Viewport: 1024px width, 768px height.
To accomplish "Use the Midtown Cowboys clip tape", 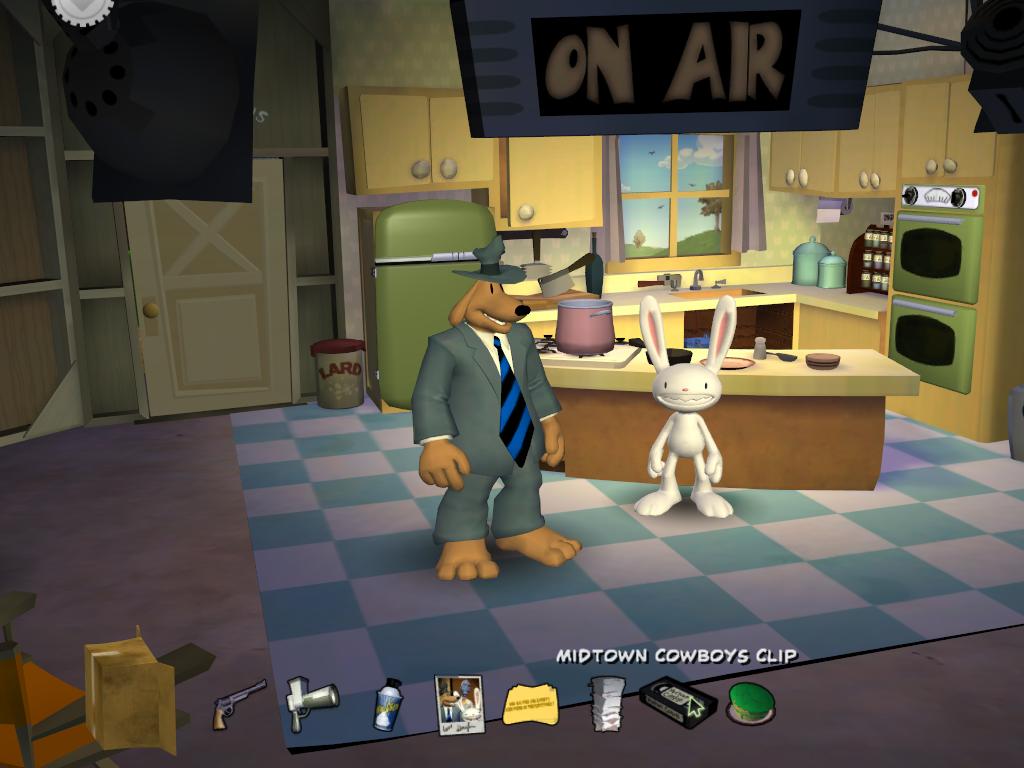I will tap(678, 701).
